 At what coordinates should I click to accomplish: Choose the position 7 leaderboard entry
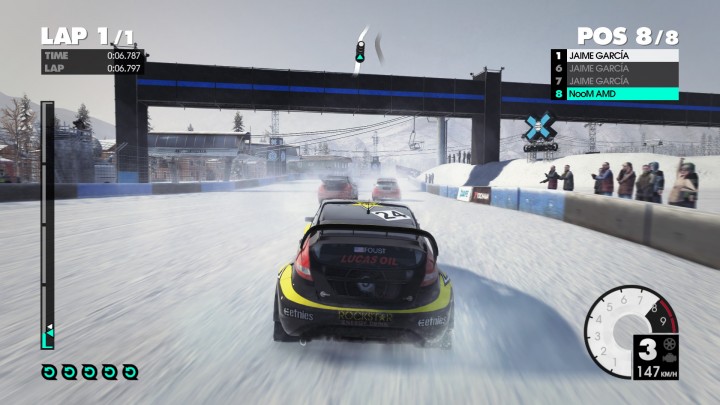[x=613, y=81]
